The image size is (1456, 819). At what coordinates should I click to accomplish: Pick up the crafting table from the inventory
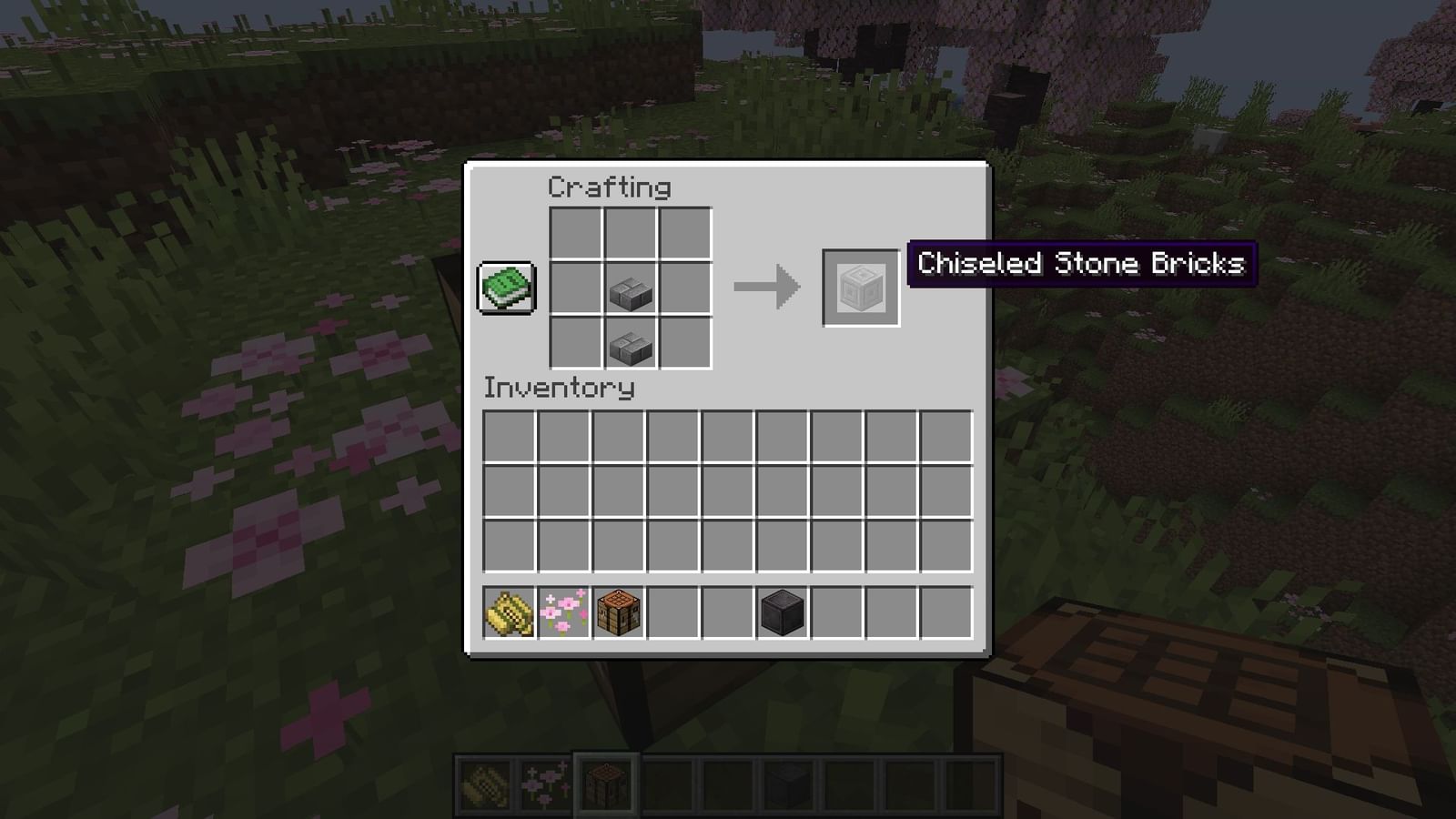click(618, 612)
